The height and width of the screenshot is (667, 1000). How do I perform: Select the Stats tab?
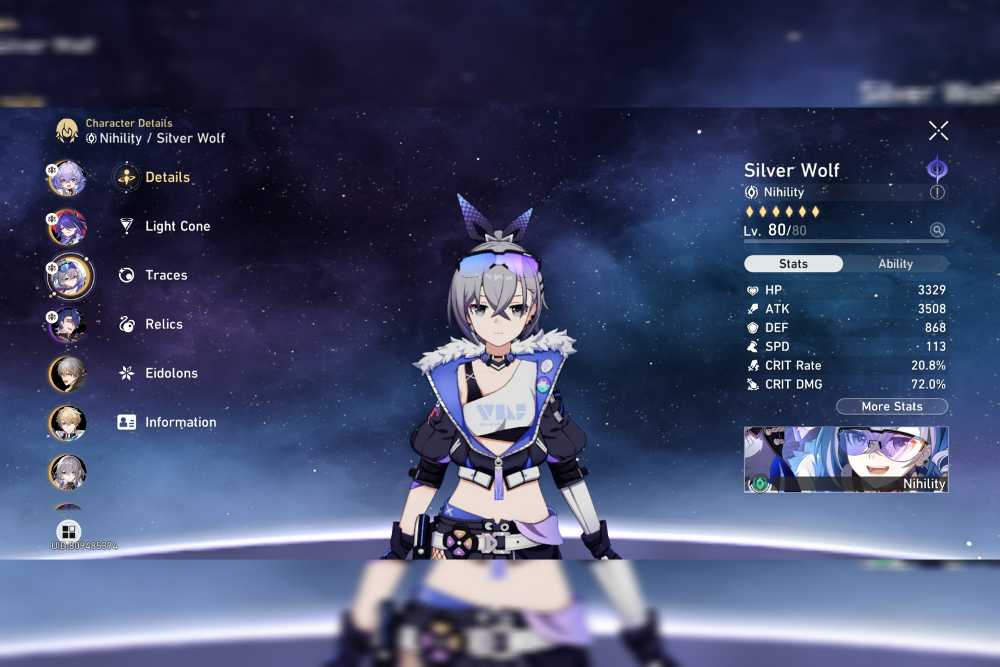click(x=793, y=264)
